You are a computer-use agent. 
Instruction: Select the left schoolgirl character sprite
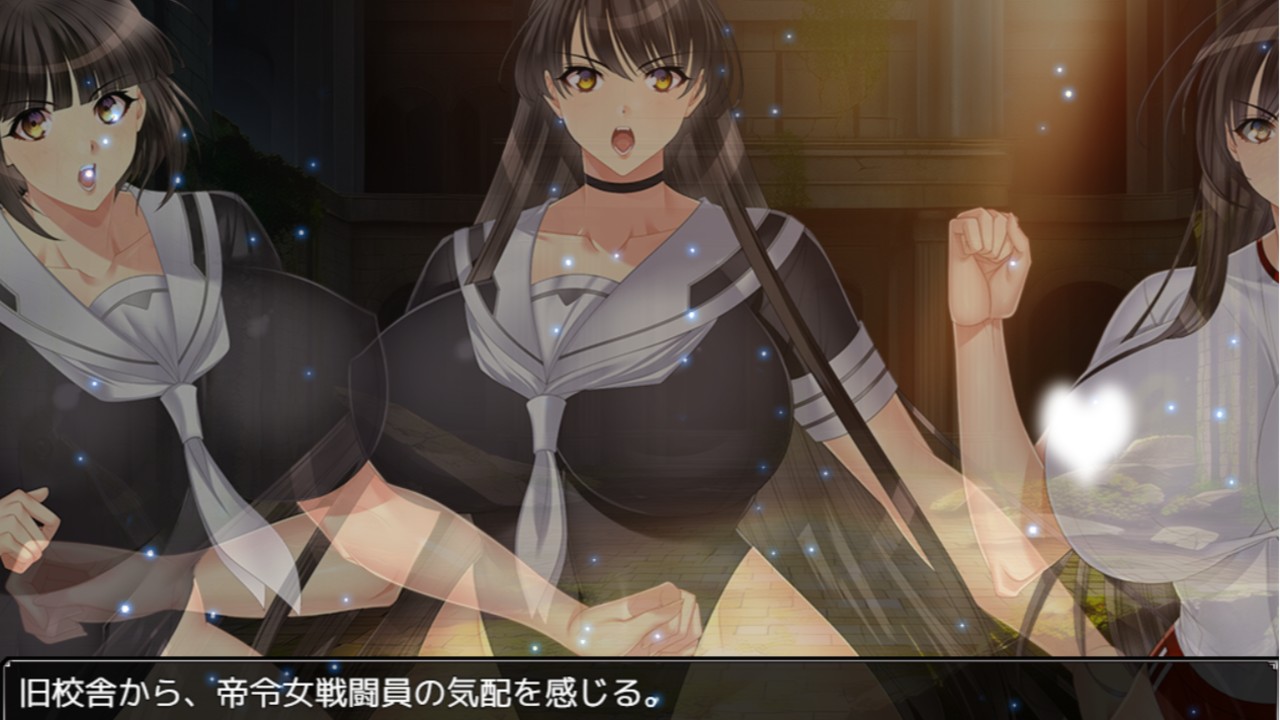tap(120, 300)
